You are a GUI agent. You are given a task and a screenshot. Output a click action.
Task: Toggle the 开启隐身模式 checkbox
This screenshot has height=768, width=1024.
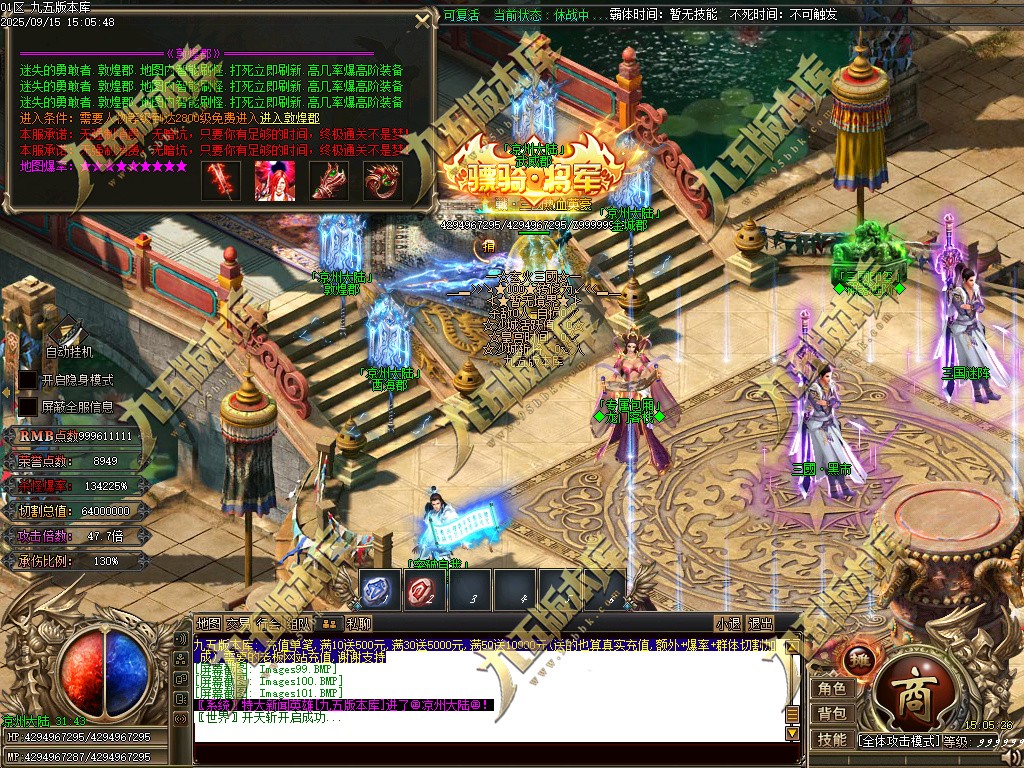pos(28,381)
